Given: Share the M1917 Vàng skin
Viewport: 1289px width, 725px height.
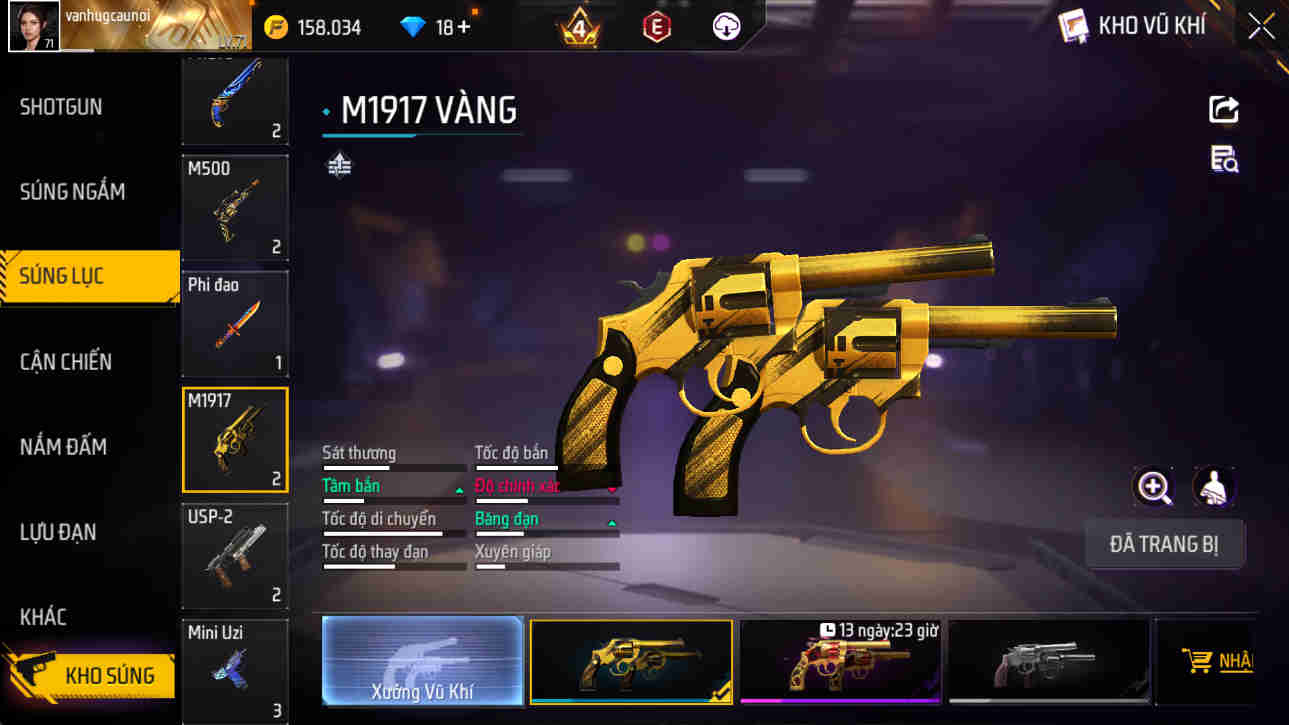Looking at the screenshot, I should [x=1224, y=109].
